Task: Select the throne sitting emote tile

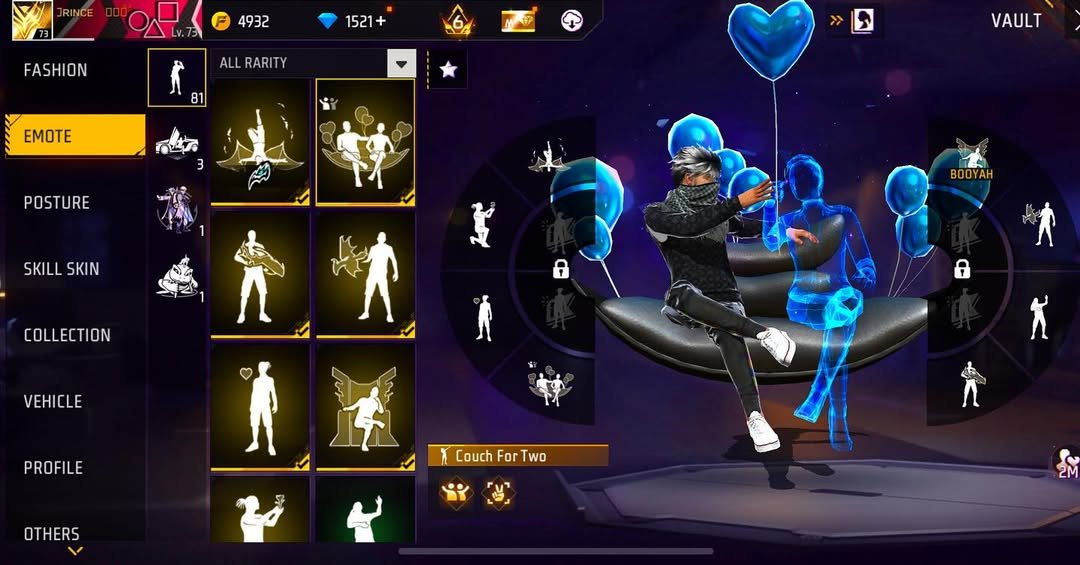Action: (365, 407)
